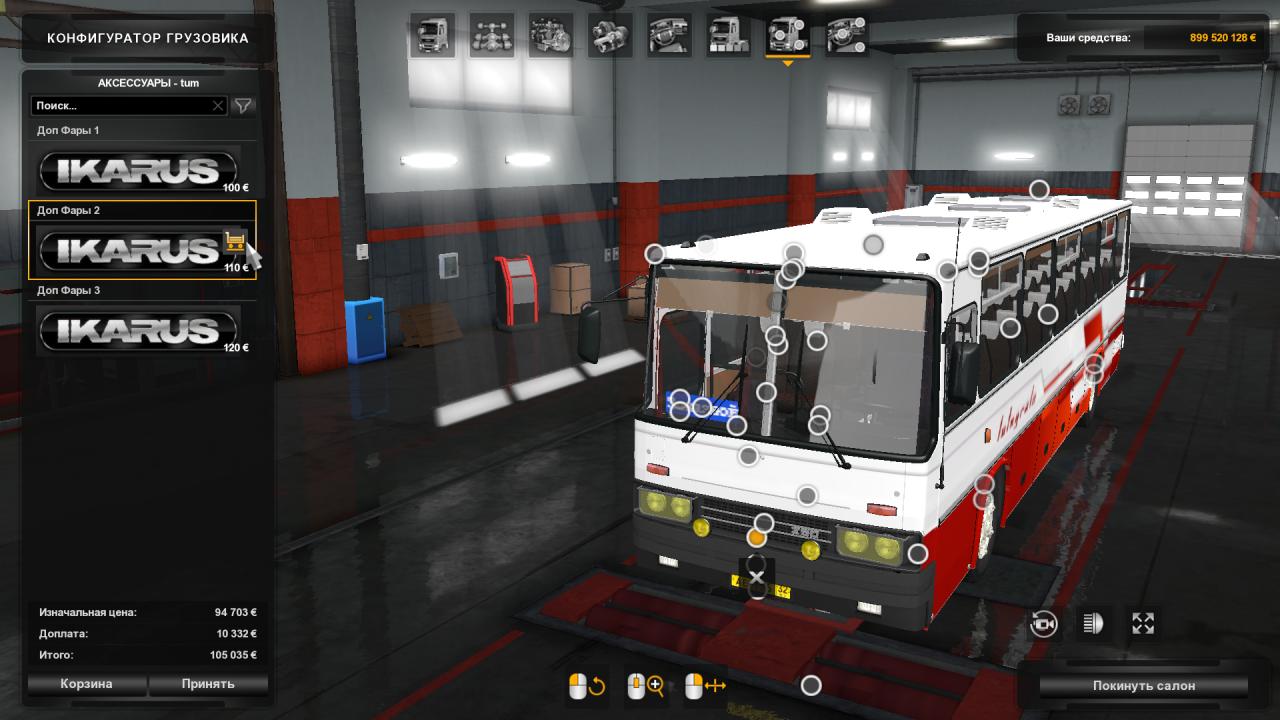Expand the view to fullscreen
Image resolution: width=1280 pixels, height=720 pixels.
[1143, 624]
